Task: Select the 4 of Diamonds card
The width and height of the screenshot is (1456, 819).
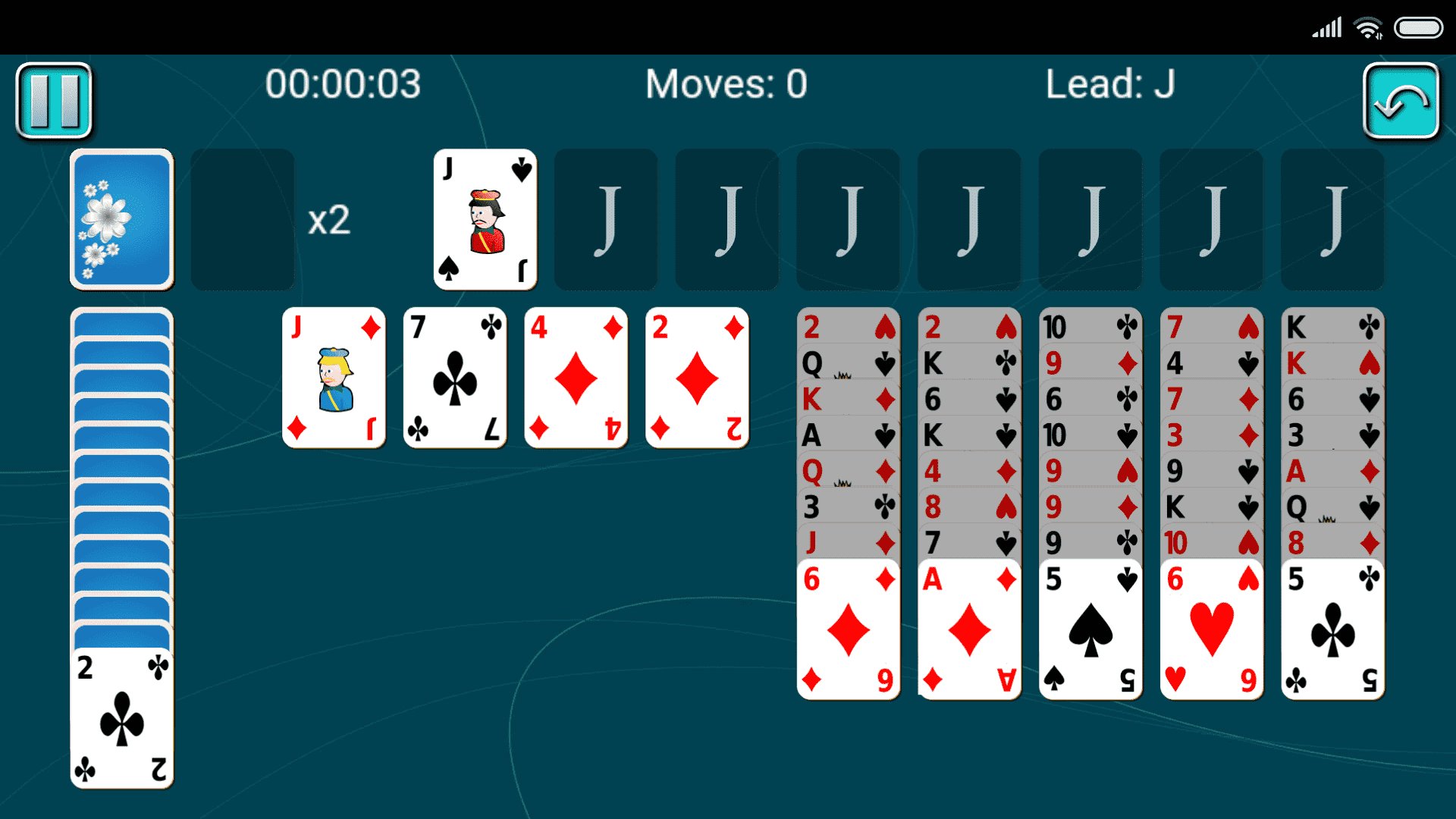Action: coord(576,377)
